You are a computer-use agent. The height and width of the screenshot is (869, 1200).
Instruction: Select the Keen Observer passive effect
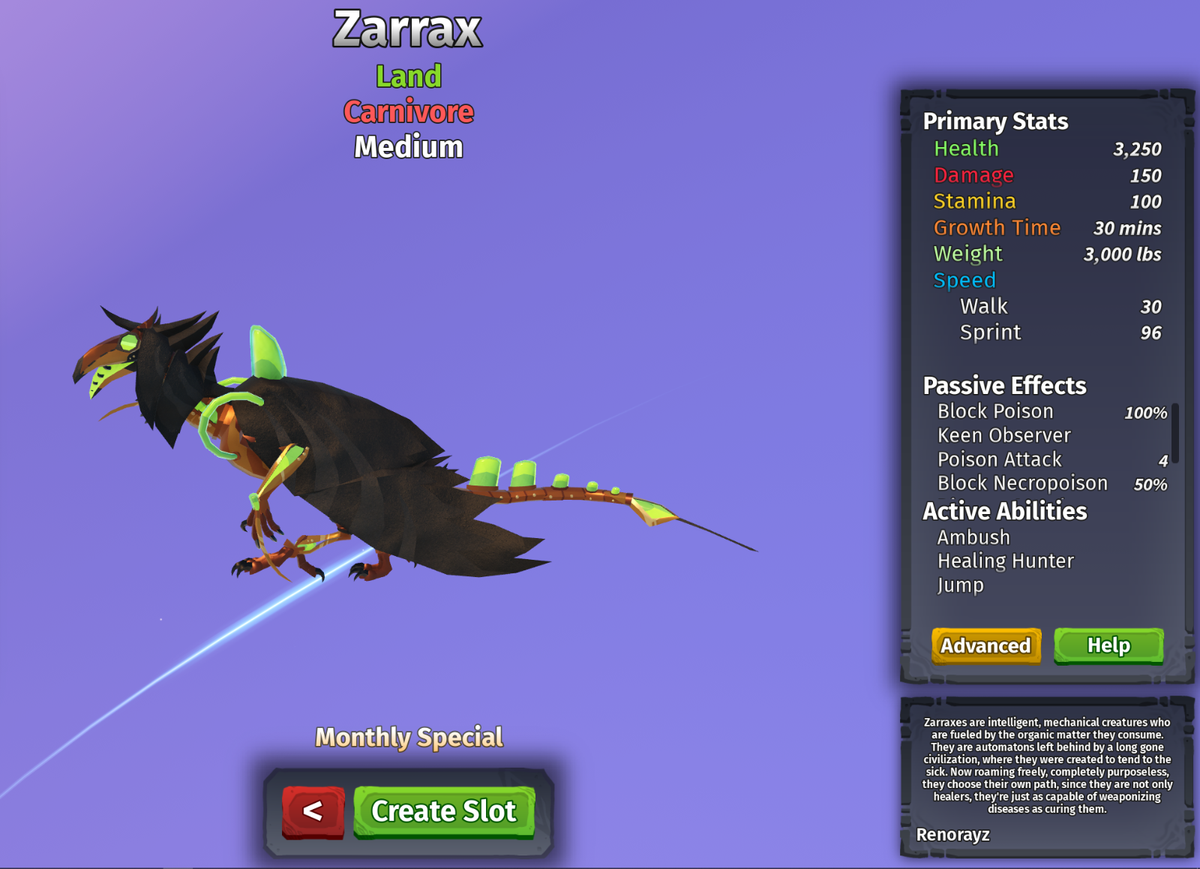click(x=1004, y=435)
